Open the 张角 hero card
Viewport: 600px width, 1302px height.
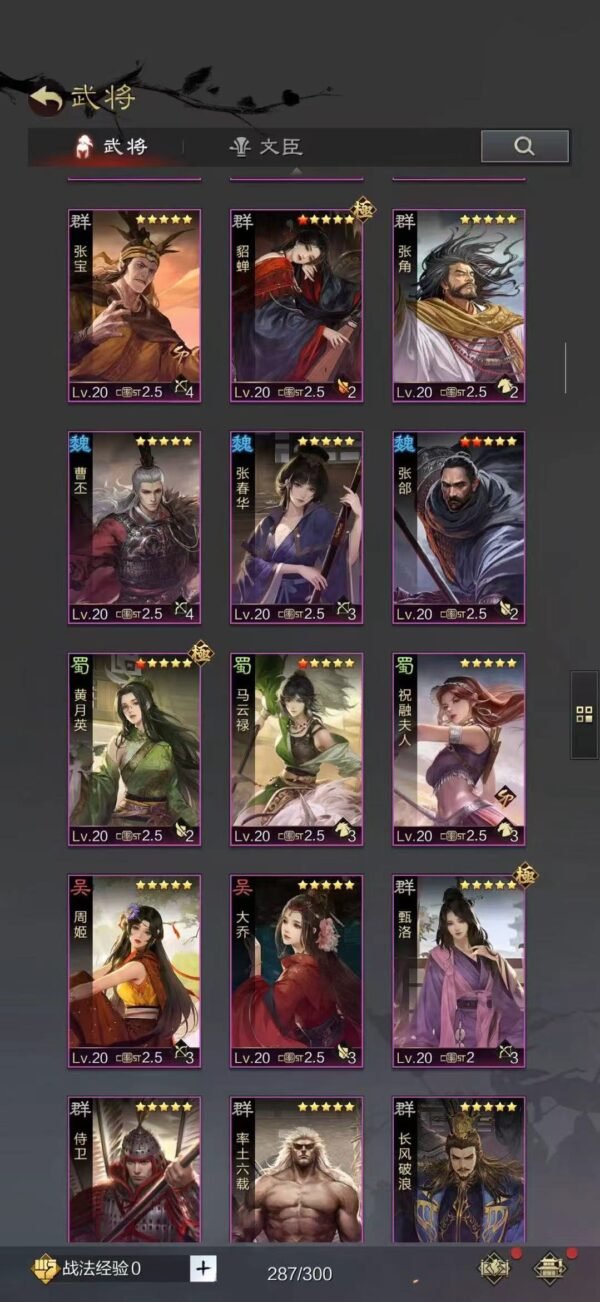(x=458, y=305)
